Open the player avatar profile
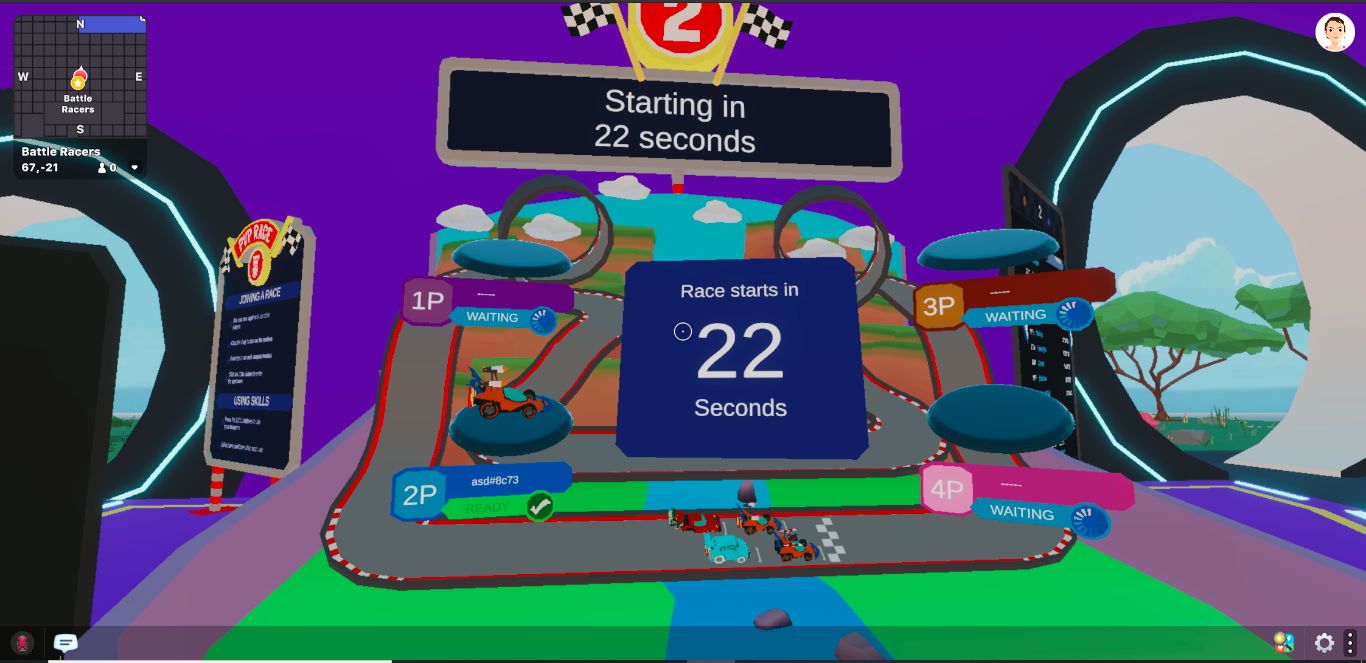 [x=1334, y=33]
